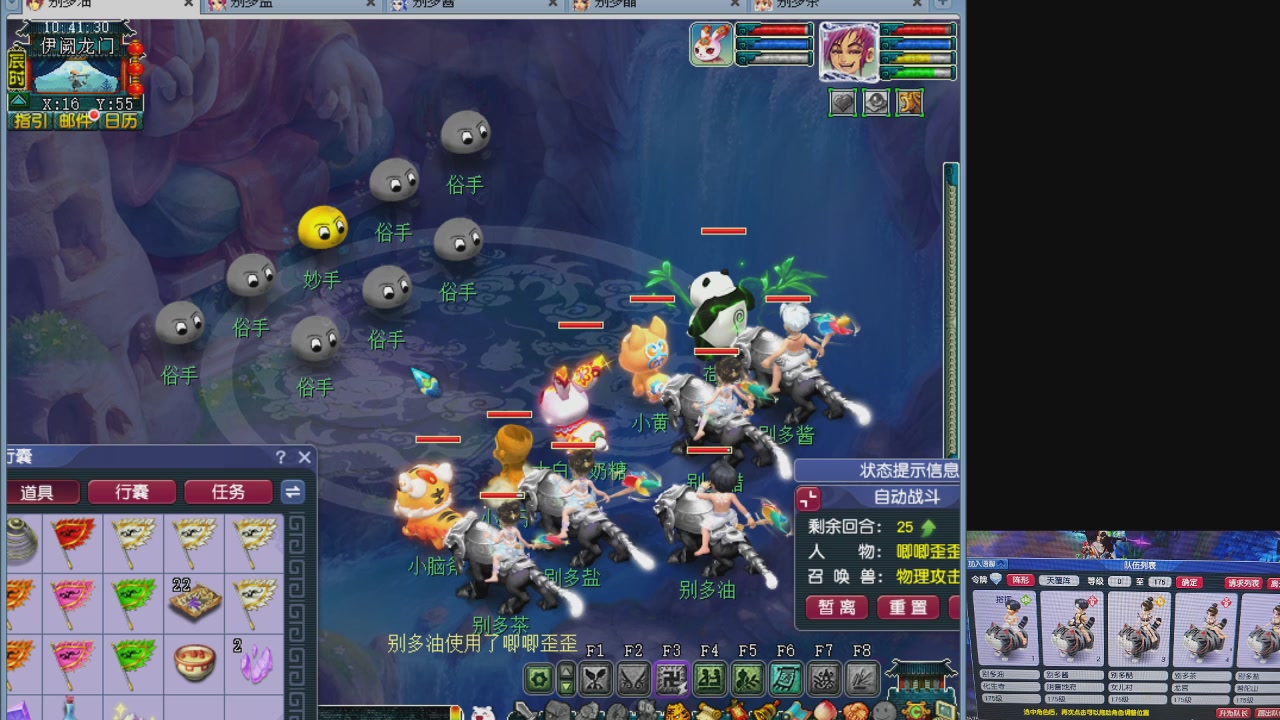Open the 日历 calendar icon
The height and width of the screenshot is (720, 1280).
click(x=118, y=118)
